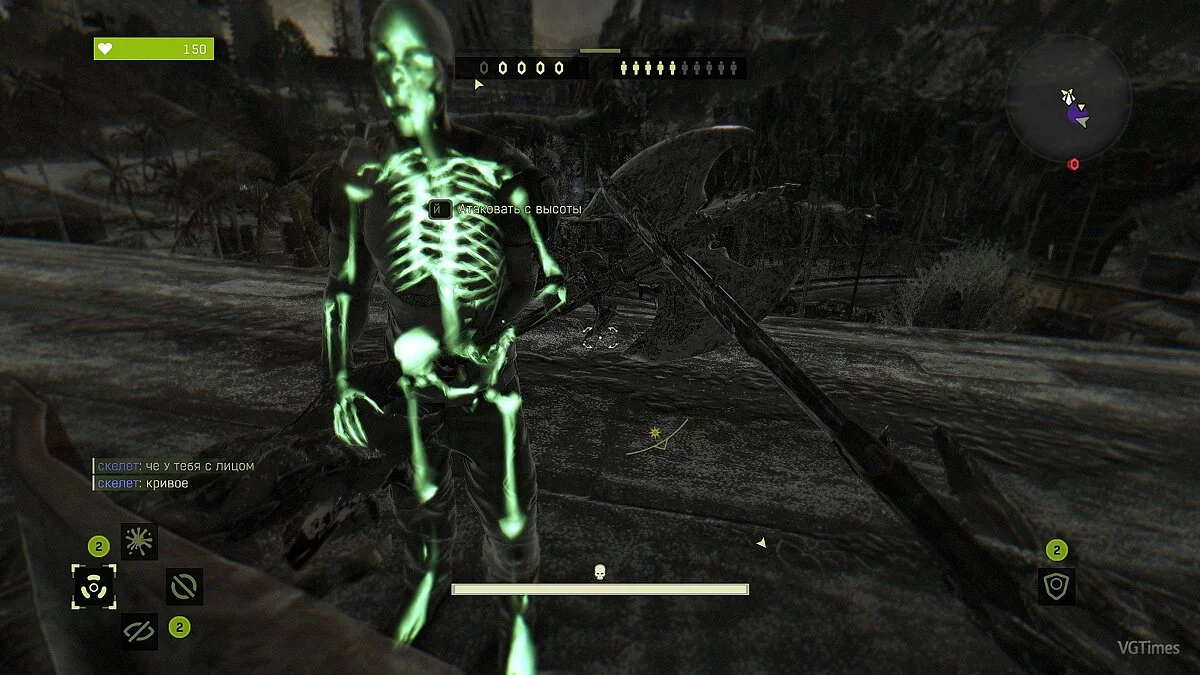Image resolution: width=1200 pixels, height=675 pixels.
Task: Choose the slashed circle ability icon
Action: tap(184, 587)
